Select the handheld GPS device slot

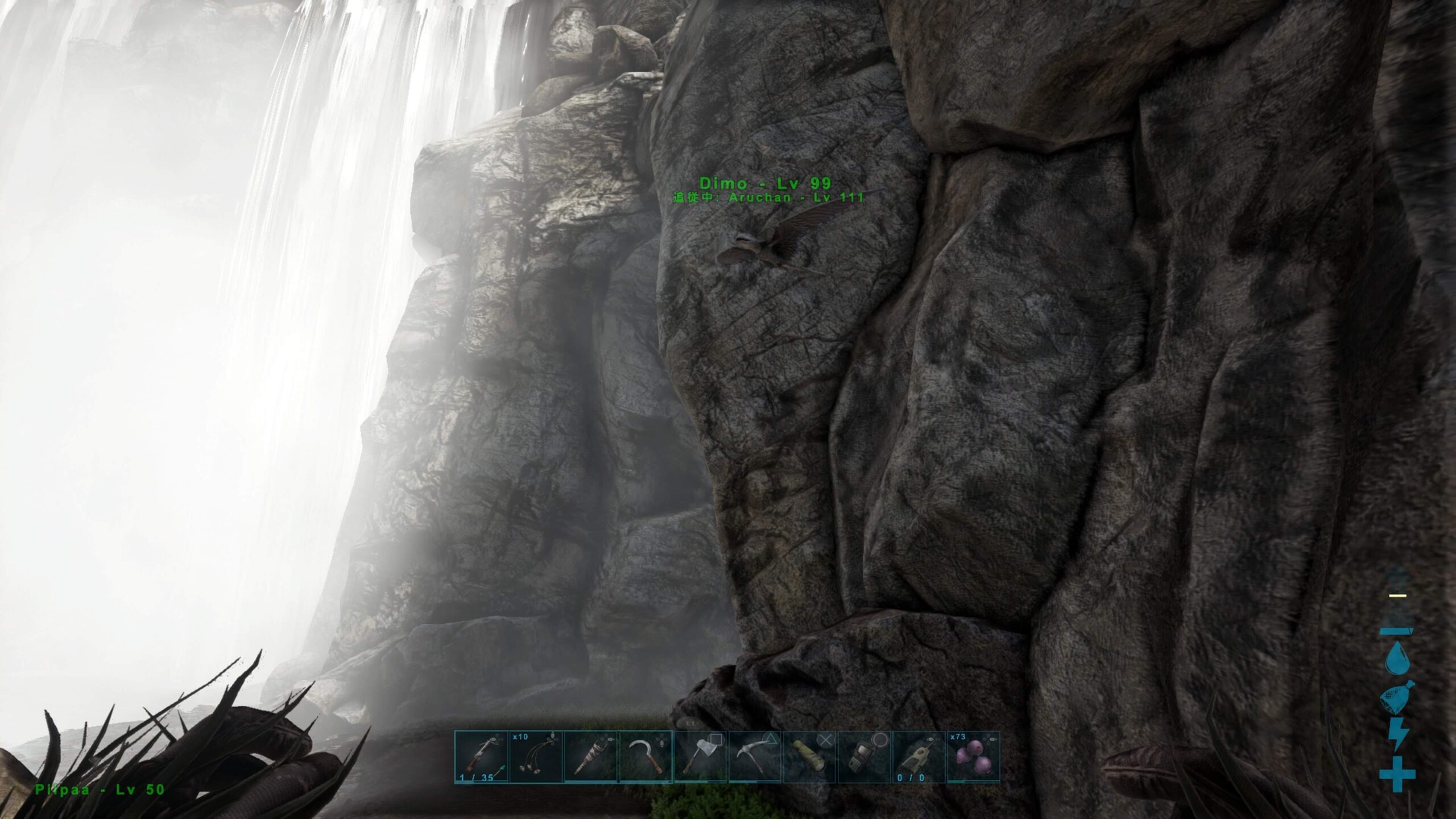point(863,757)
